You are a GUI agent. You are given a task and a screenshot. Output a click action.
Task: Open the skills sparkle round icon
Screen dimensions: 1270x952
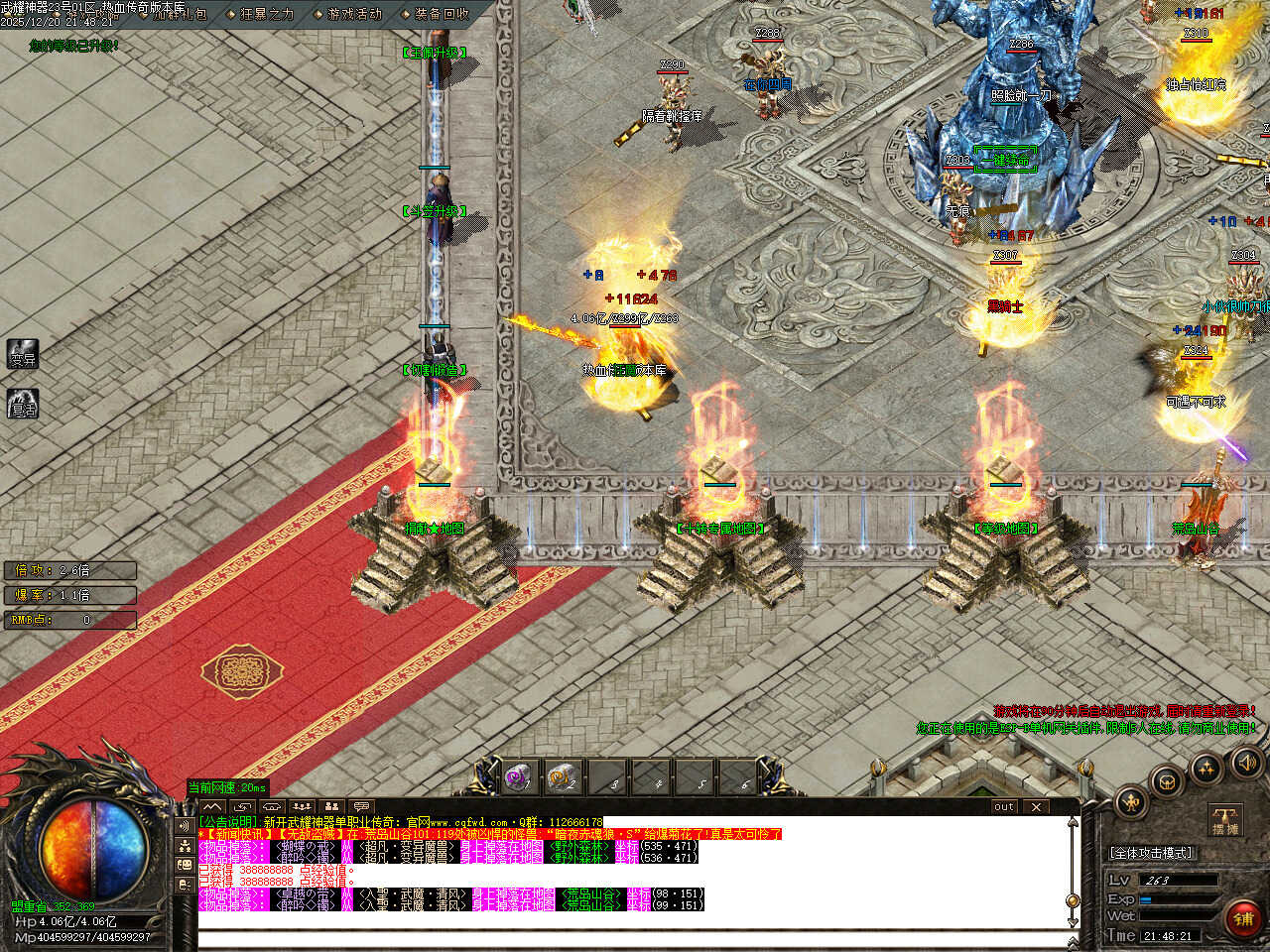pos(1206,767)
